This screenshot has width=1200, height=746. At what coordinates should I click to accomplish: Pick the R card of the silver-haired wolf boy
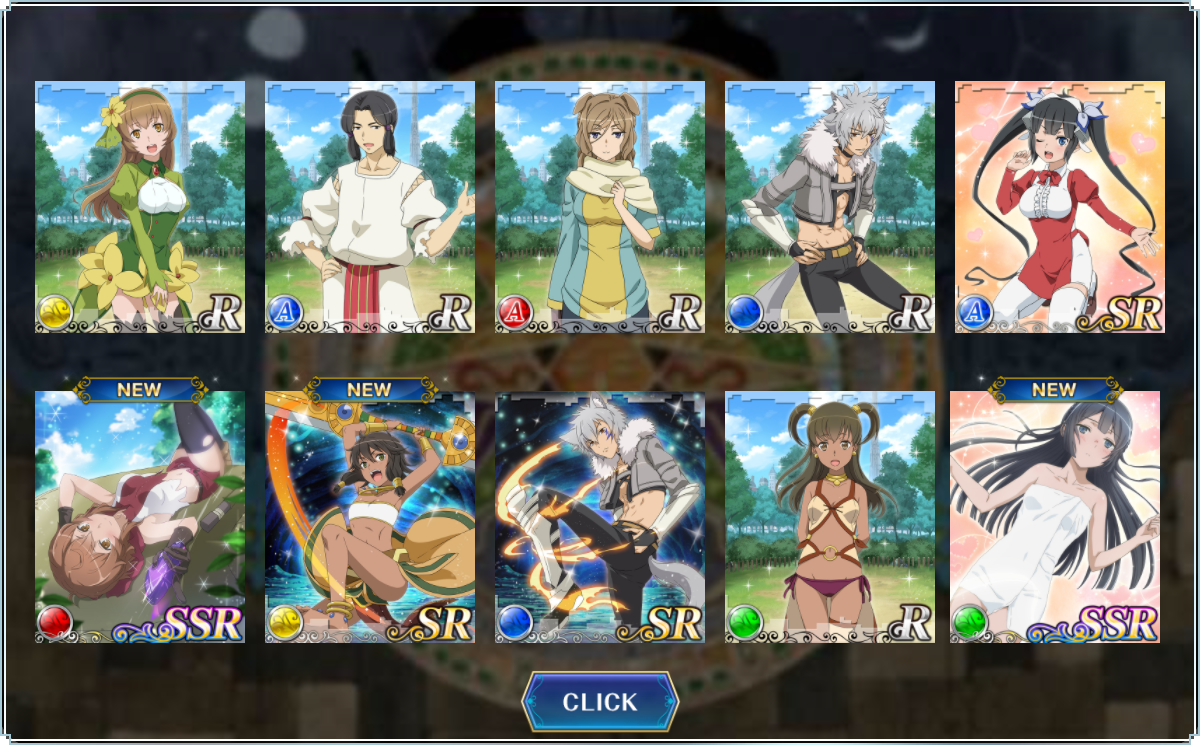click(830, 207)
